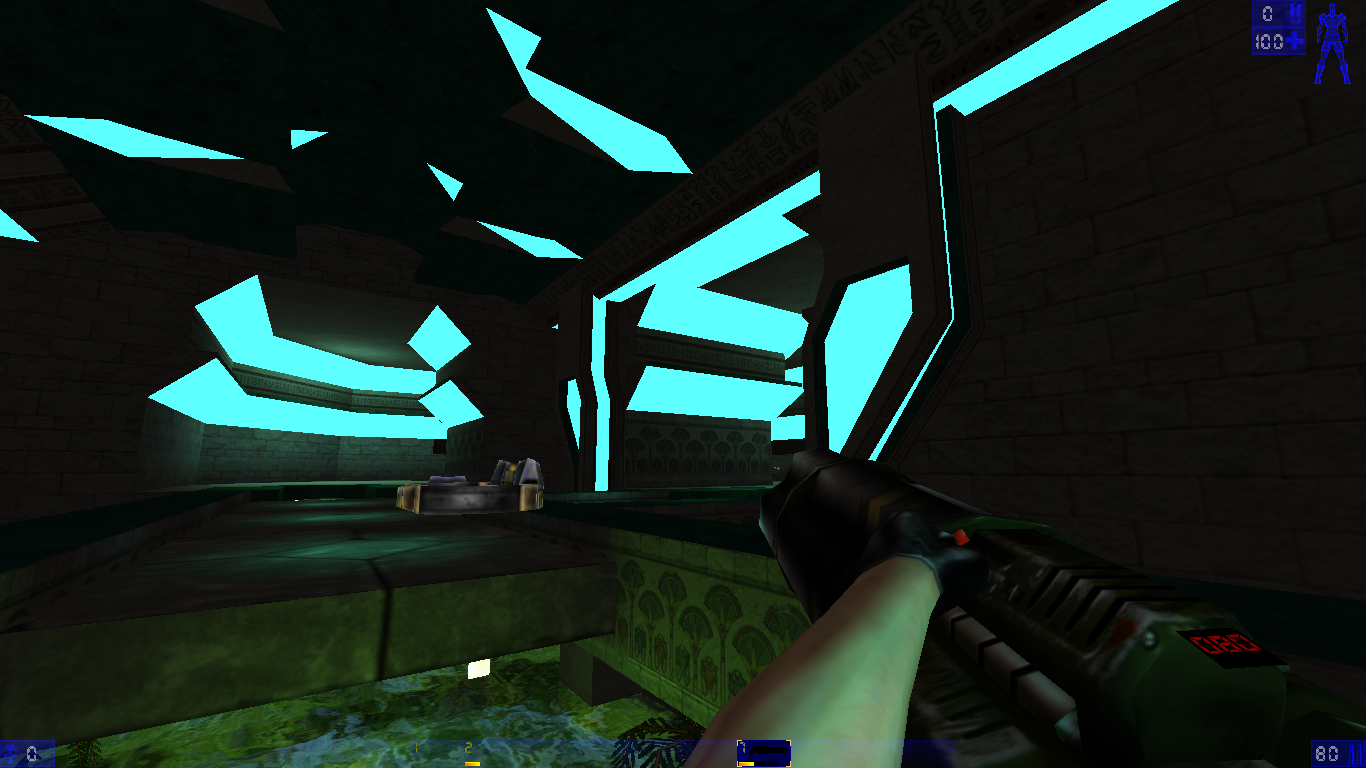Click the blue health cross icon
This screenshot has width=1366, height=768.
(1295, 41)
